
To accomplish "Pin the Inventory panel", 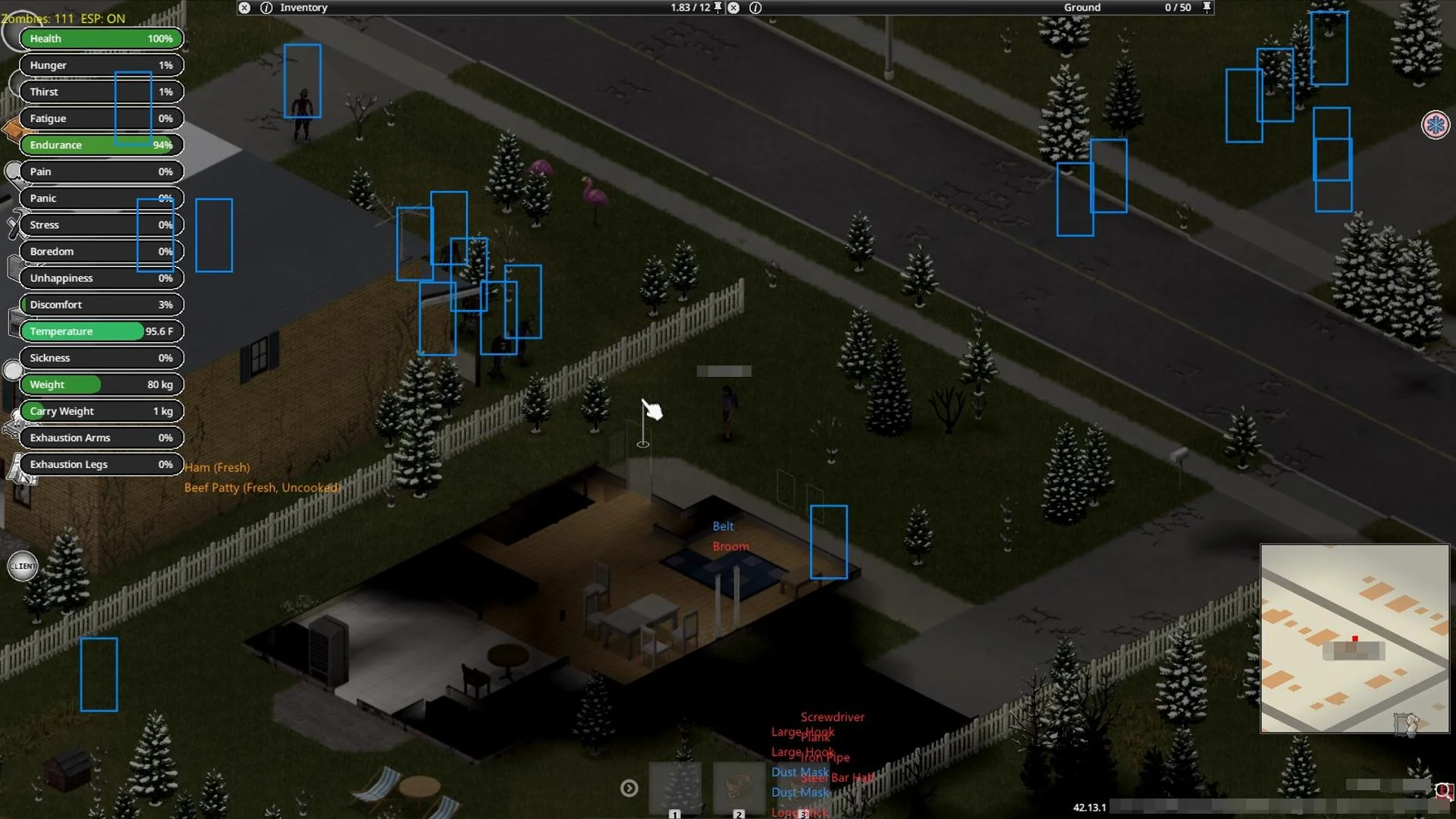I will [718, 8].
